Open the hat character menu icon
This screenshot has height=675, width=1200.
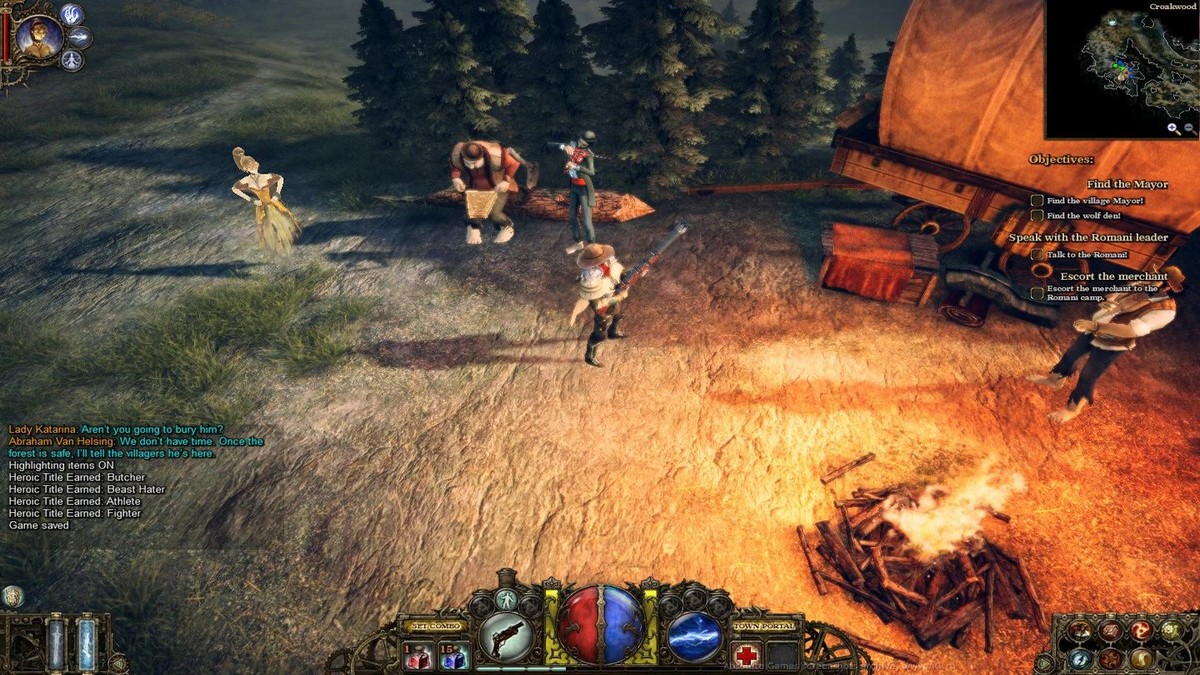[1079, 630]
